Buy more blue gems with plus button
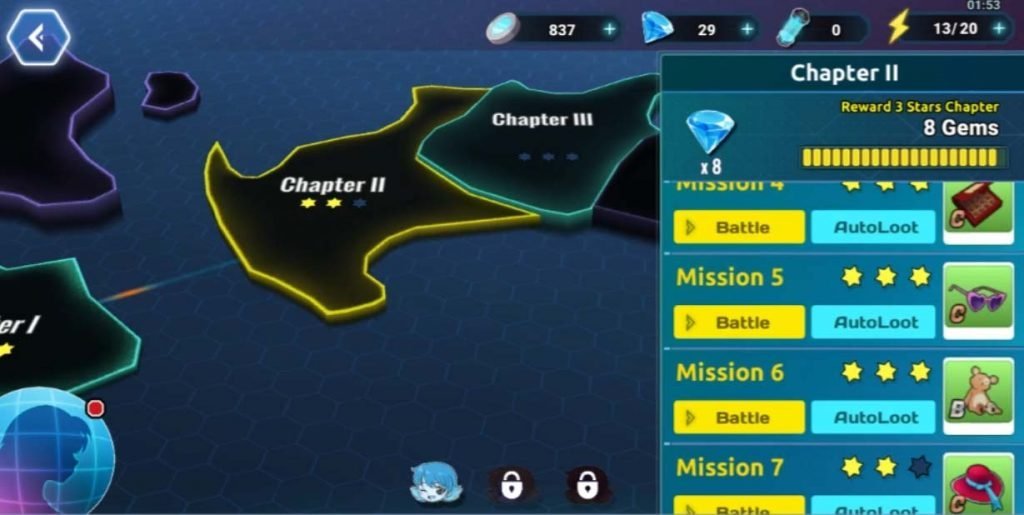This screenshot has height=515, width=1024. [x=747, y=29]
